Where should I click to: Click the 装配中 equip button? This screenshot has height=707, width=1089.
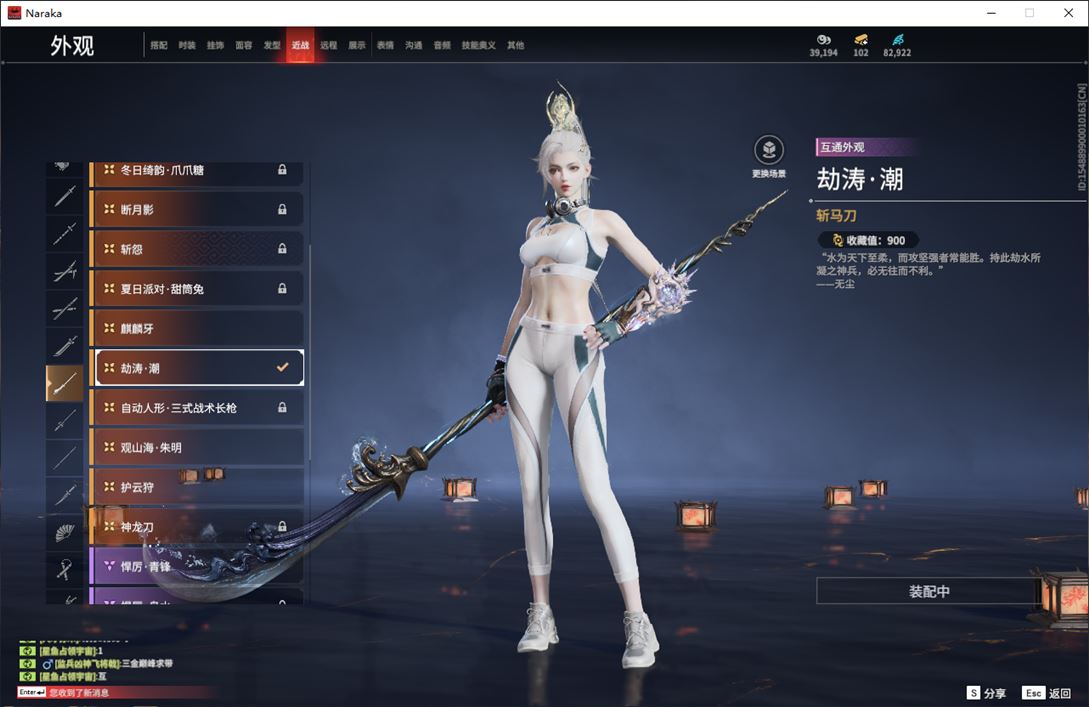tap(928, 591)
